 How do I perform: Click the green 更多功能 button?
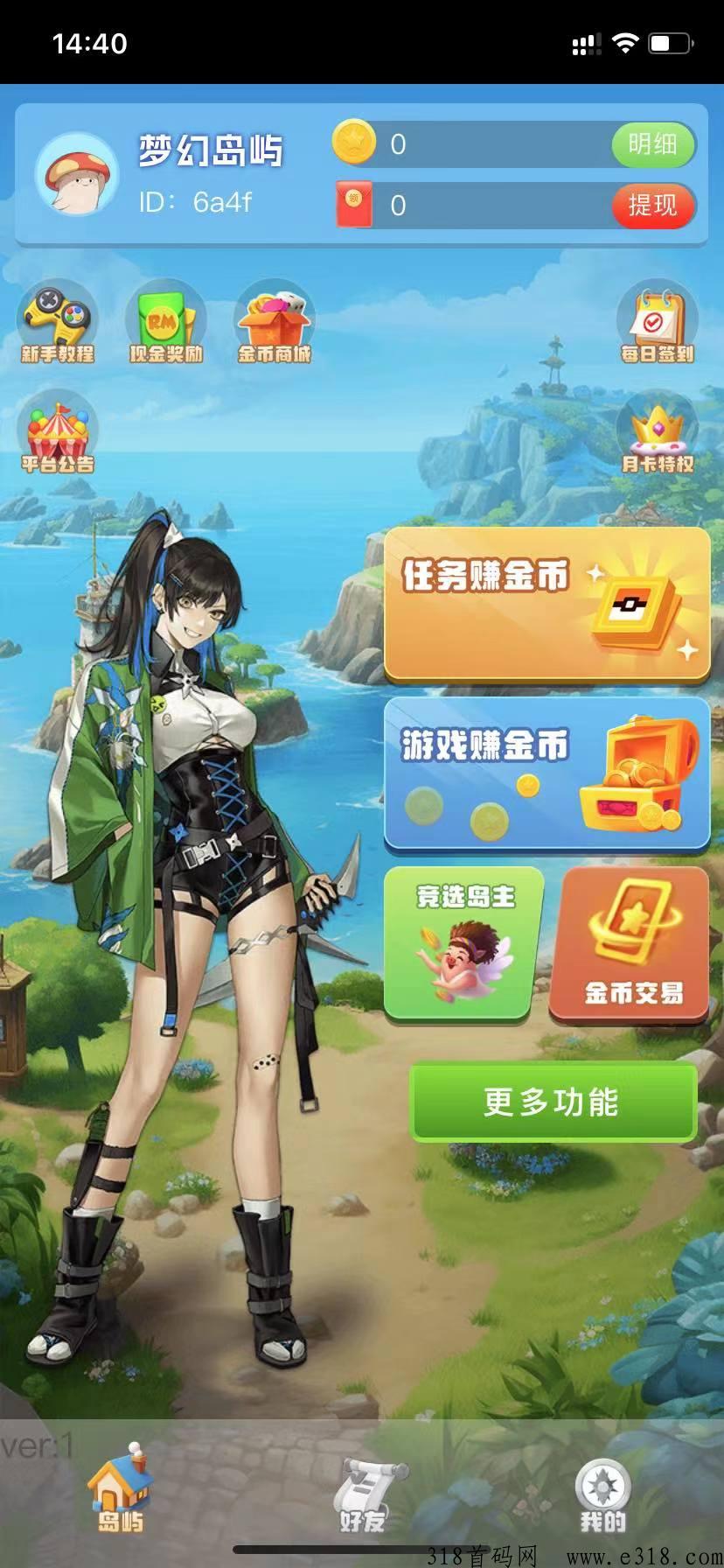click(553, 1102)
